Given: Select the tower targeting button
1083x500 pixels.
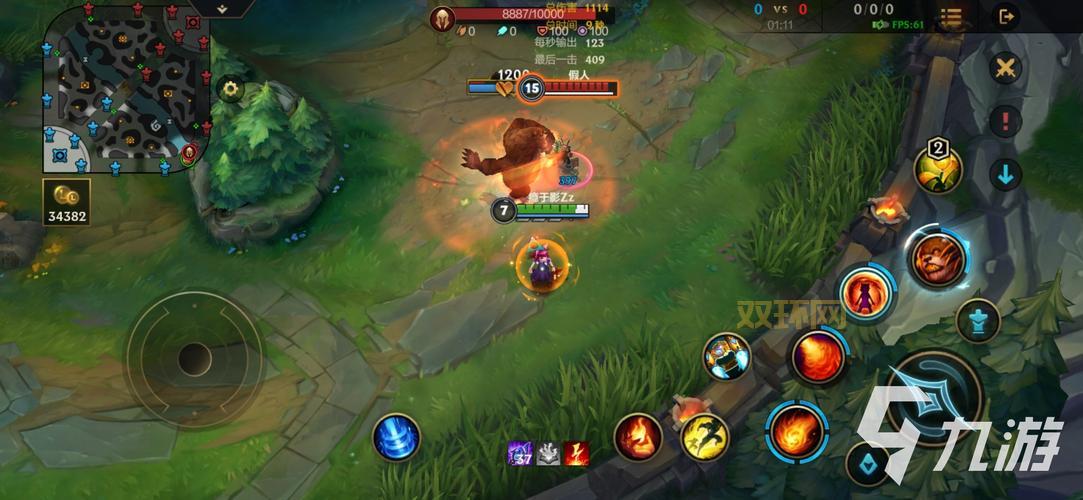Looking at the screenshot, I should point(977,321).
